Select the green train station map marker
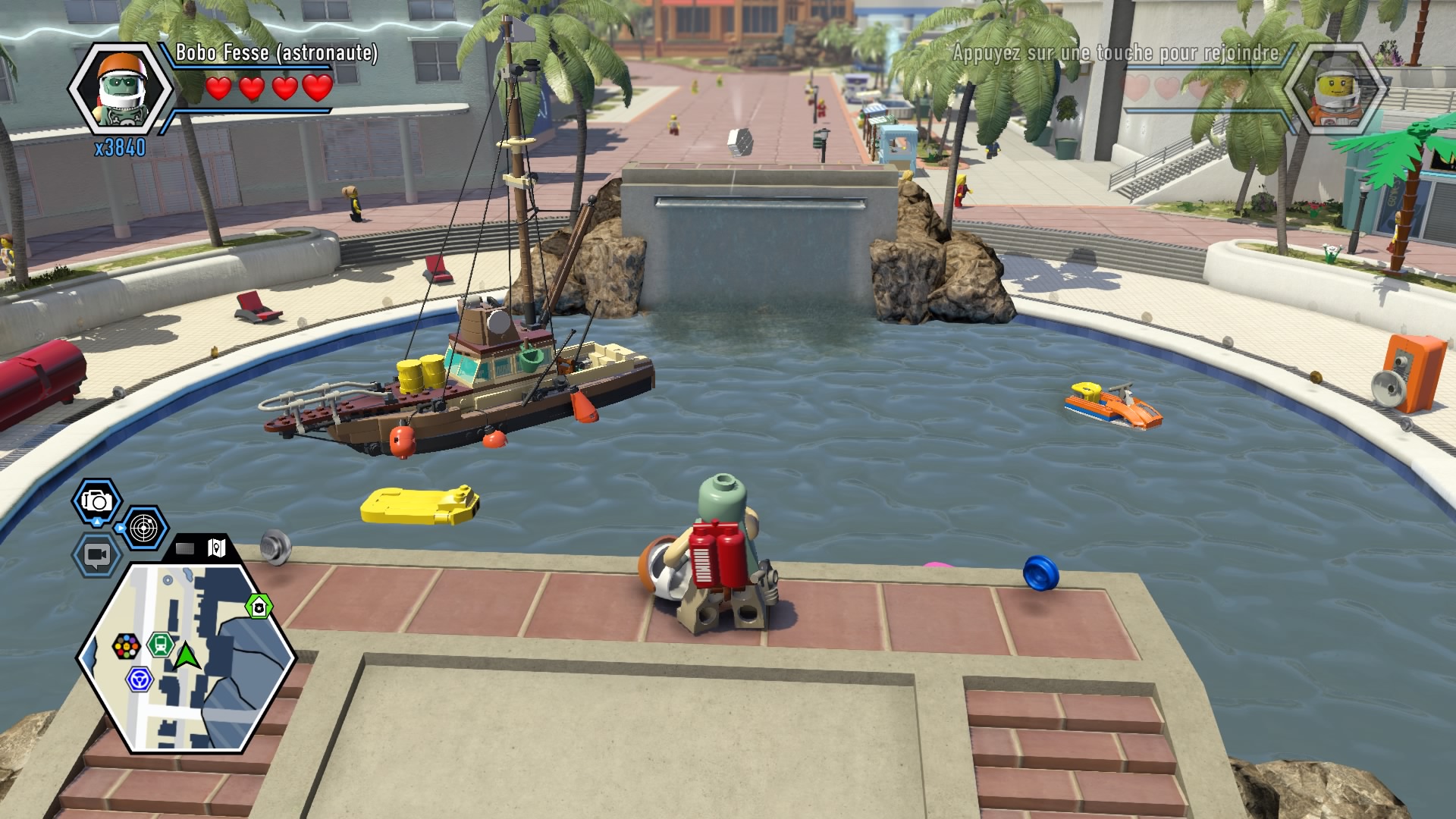Image resolution: width=1456 pixels, height=819 pixels. pos(160,645)
